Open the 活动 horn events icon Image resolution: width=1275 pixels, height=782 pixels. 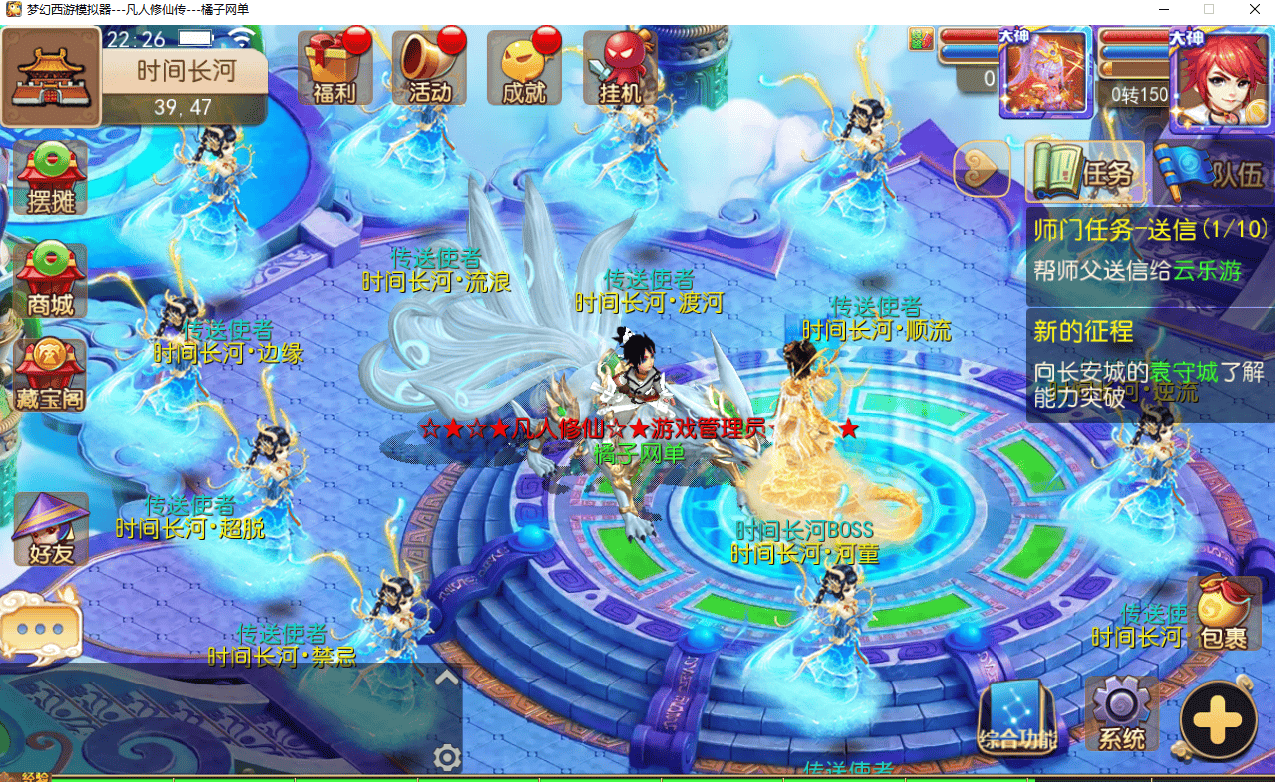click(x=429, y=68)
